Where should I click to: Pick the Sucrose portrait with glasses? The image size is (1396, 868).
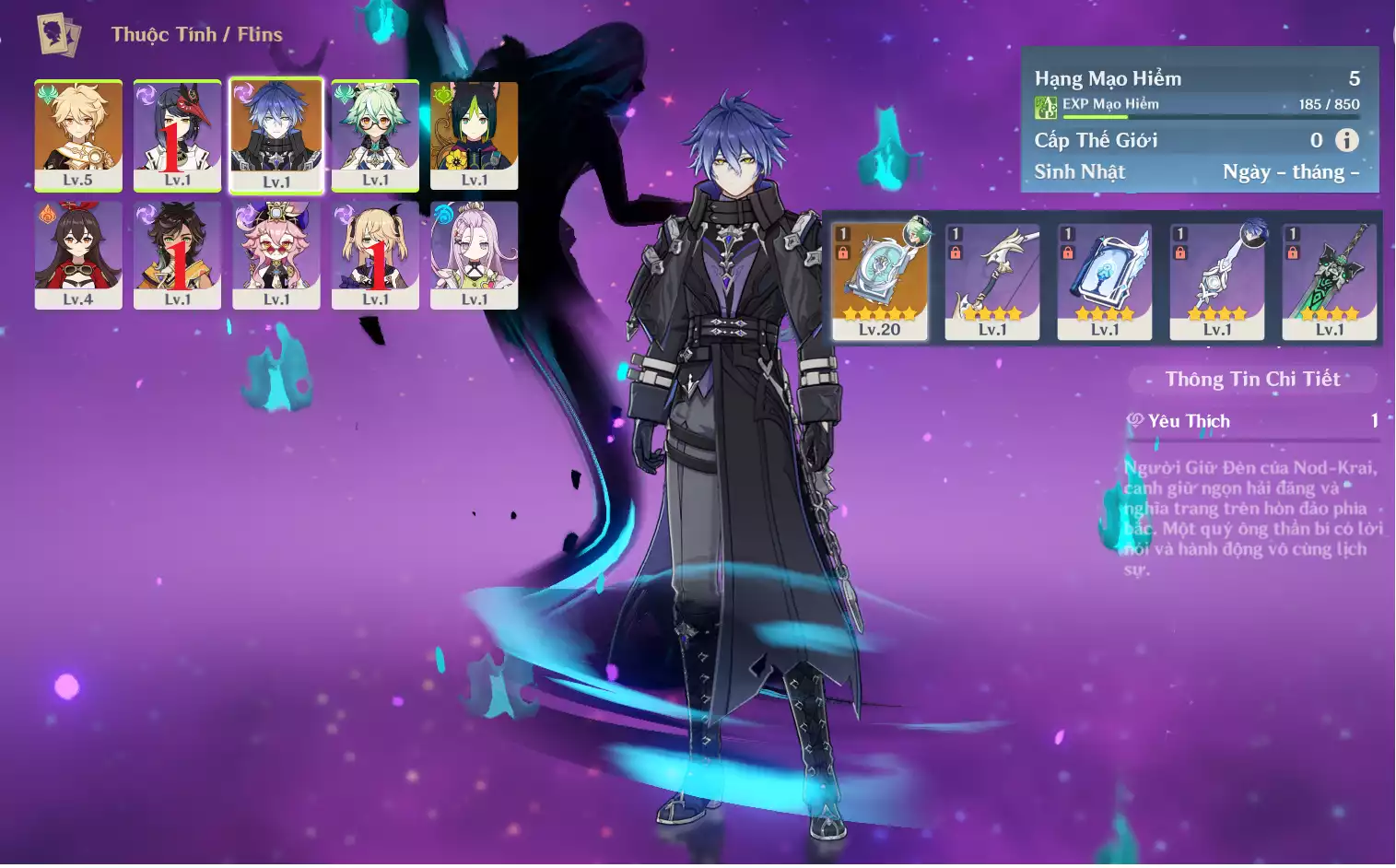375,135
